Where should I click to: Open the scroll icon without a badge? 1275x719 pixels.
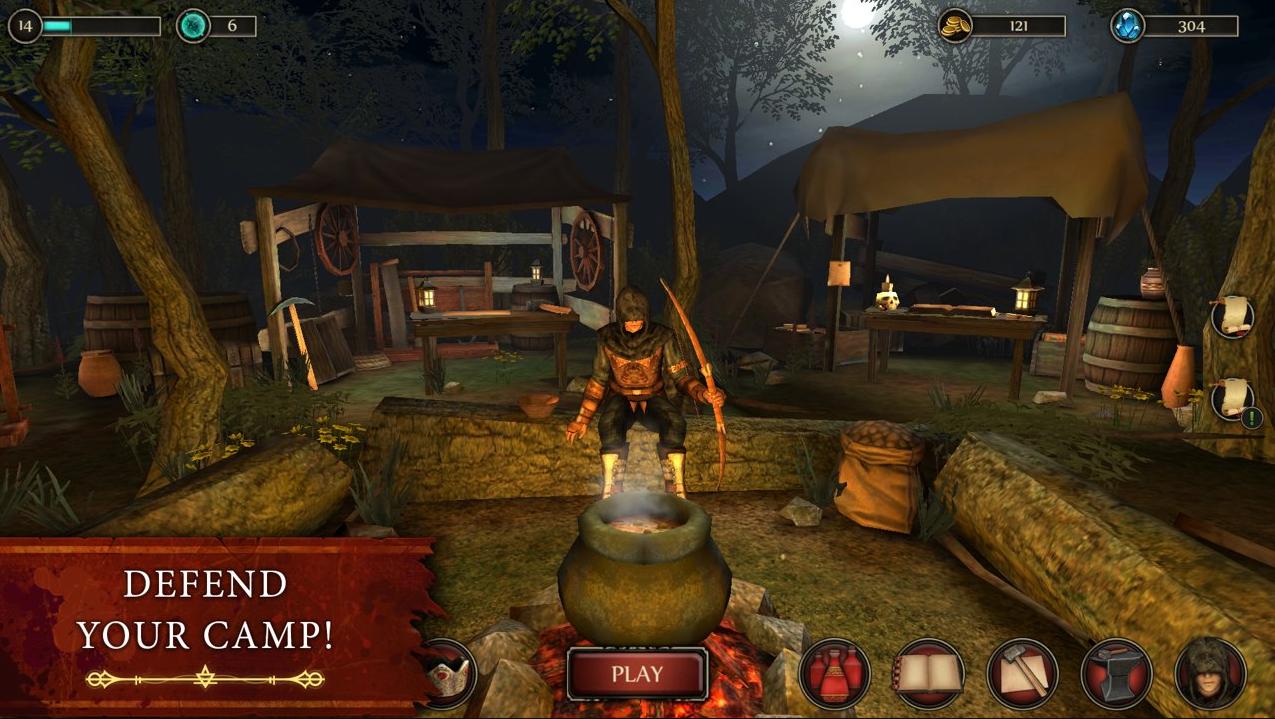click(1233, 317)
